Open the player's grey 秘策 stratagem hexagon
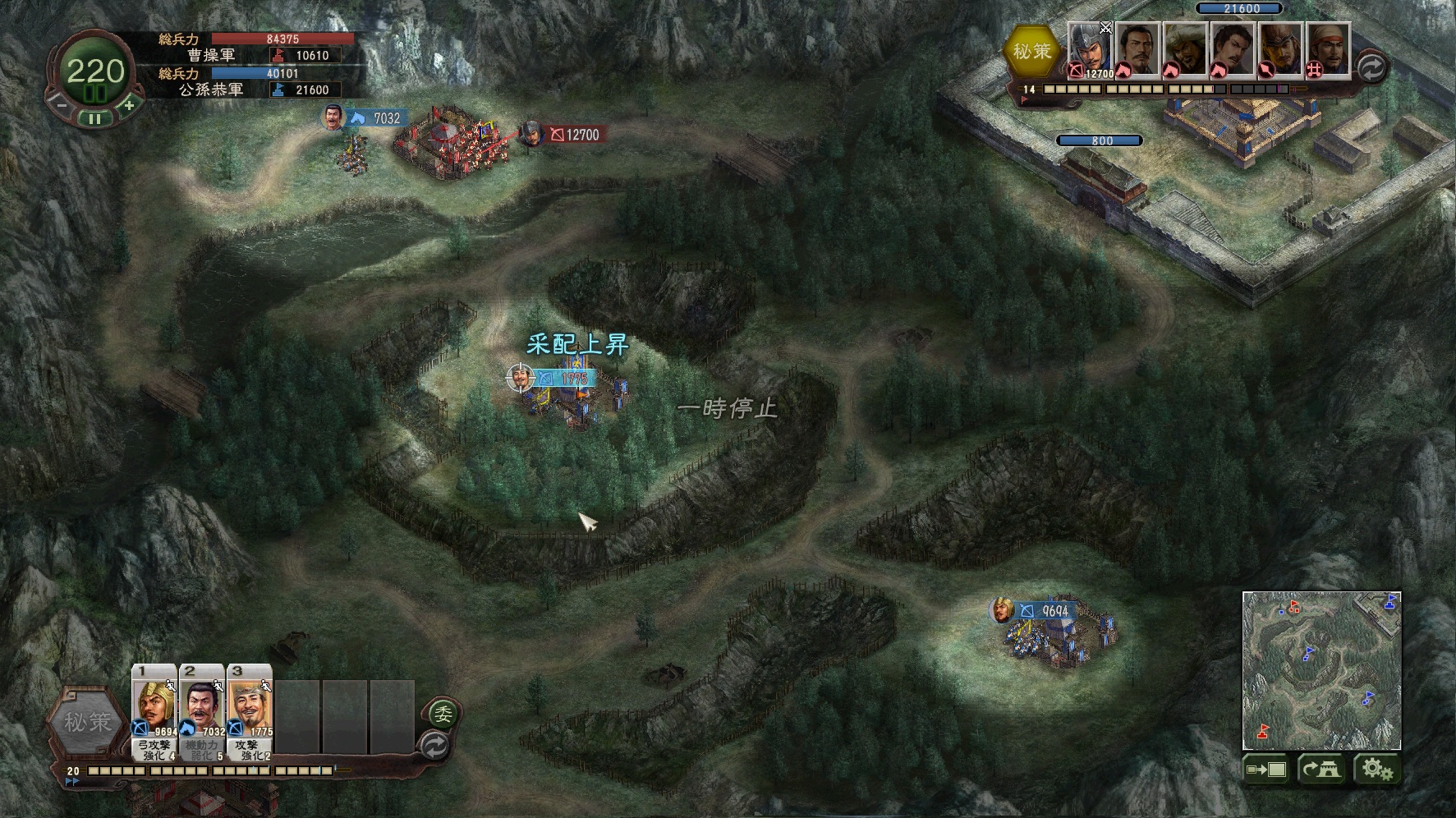Image resolution: width=1456 pixels, height=818 pixels. coord(86,722)
